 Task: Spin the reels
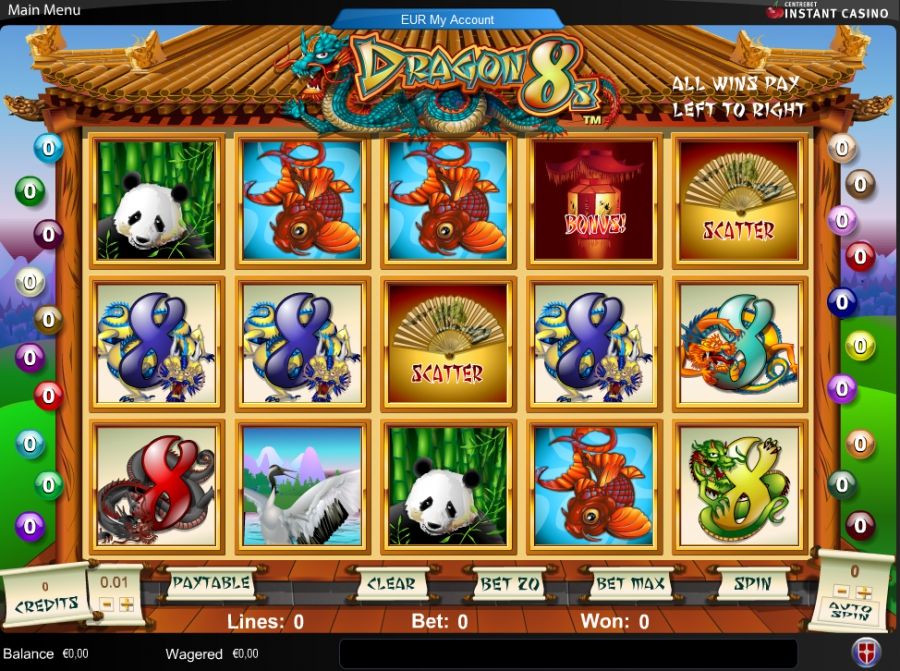tap(752, 582)
